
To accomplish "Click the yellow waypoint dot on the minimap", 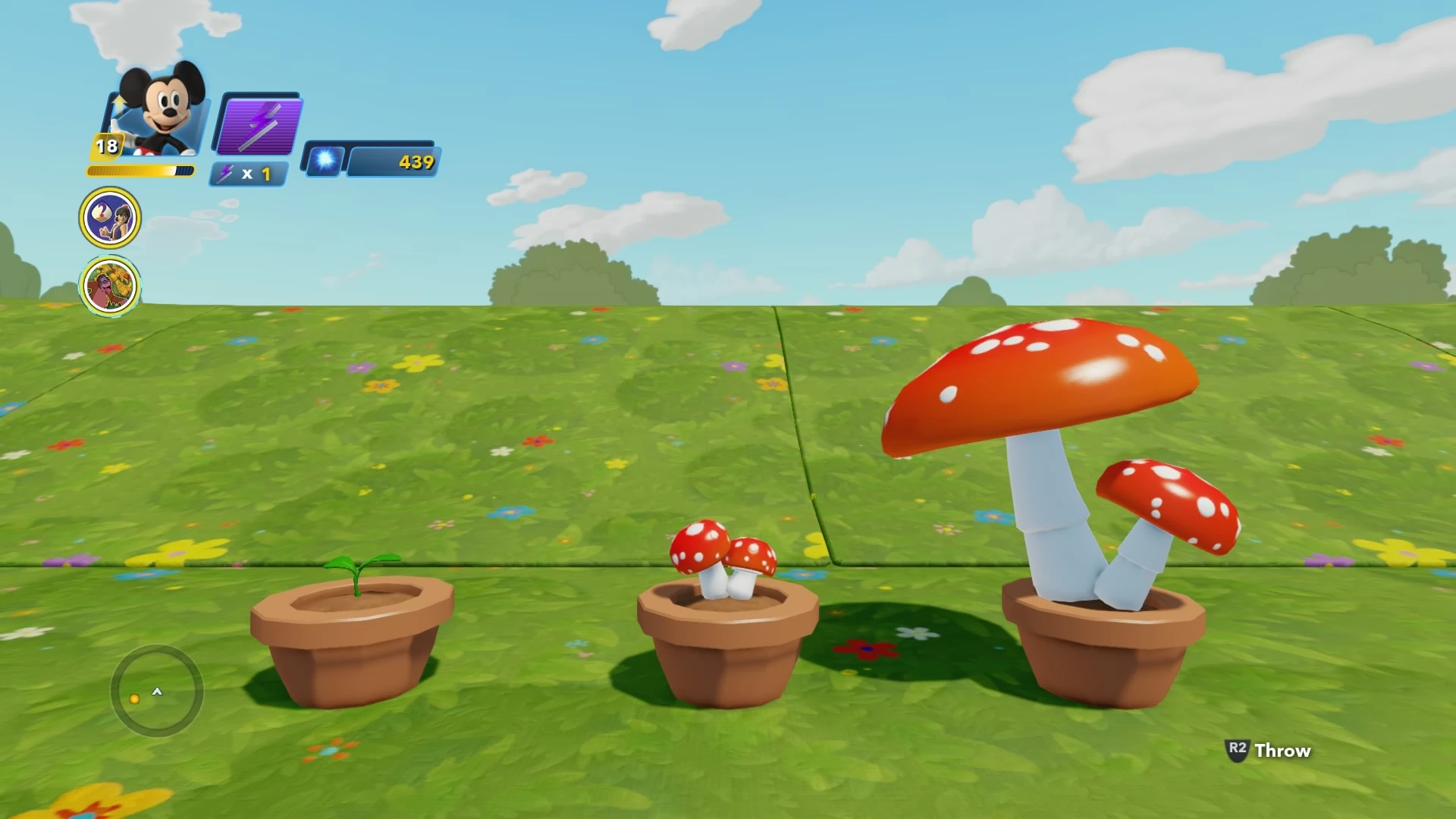I will click(133, 701).
